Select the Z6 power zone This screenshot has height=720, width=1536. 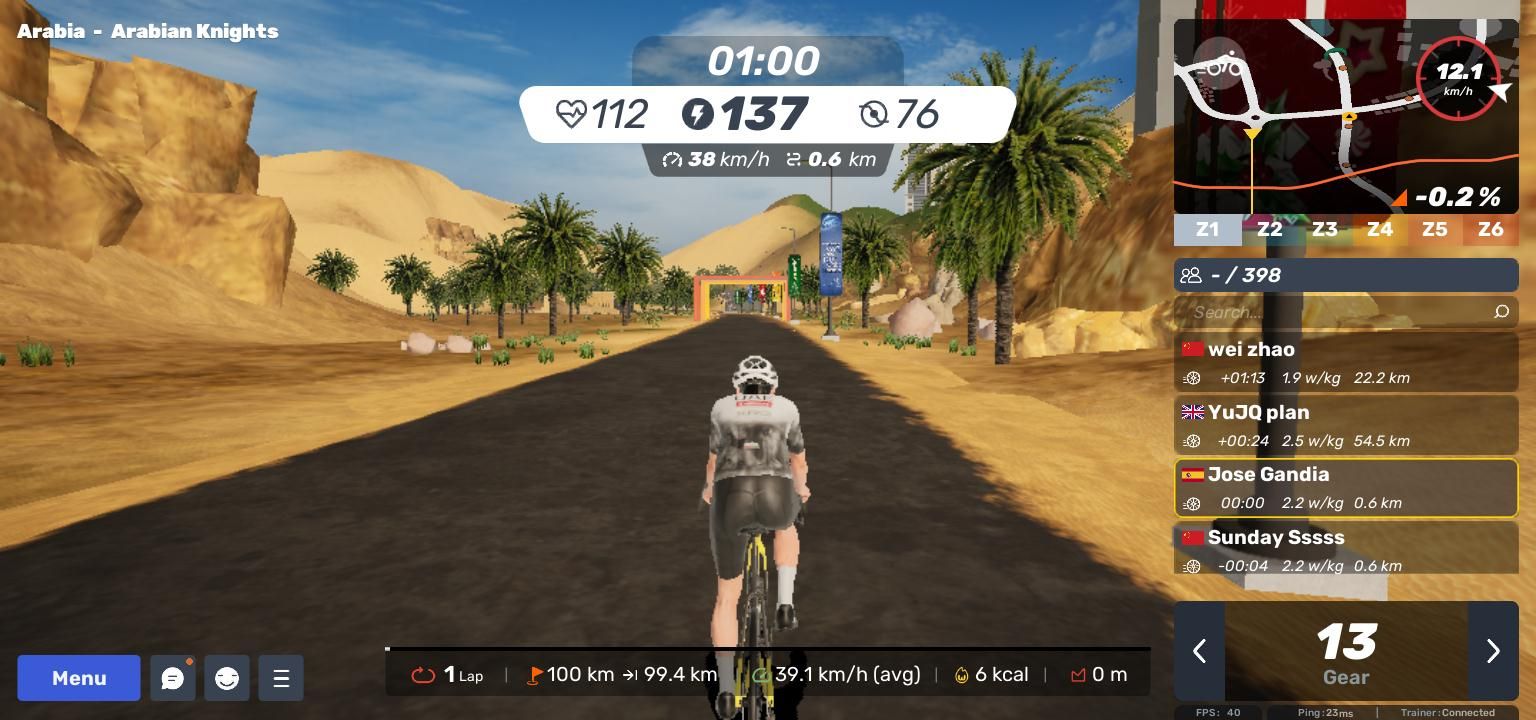pyautogui.click(x=1490, y=230)
